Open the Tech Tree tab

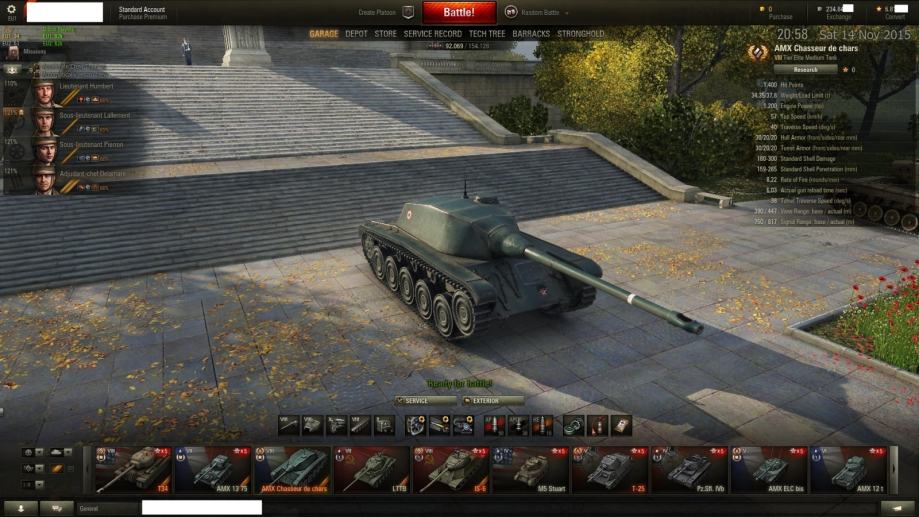click(x=487, y=34)
